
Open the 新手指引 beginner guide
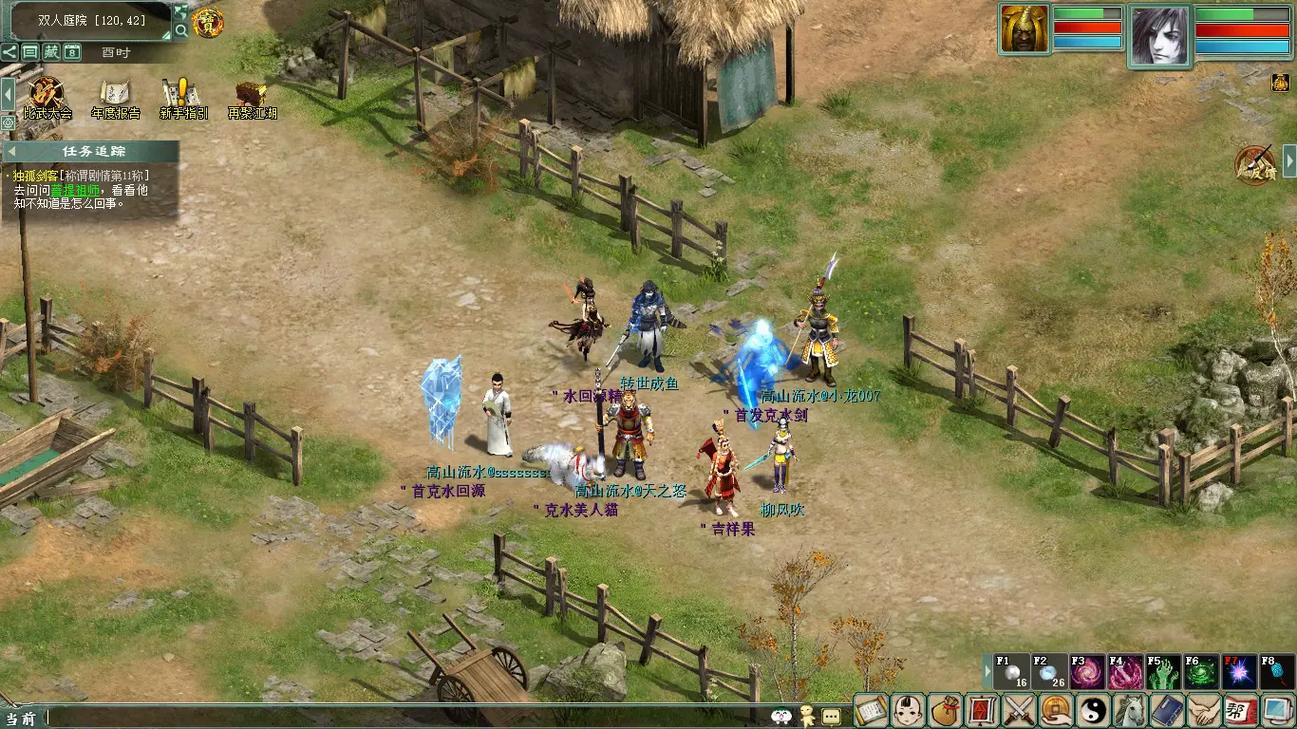(182, 96)
